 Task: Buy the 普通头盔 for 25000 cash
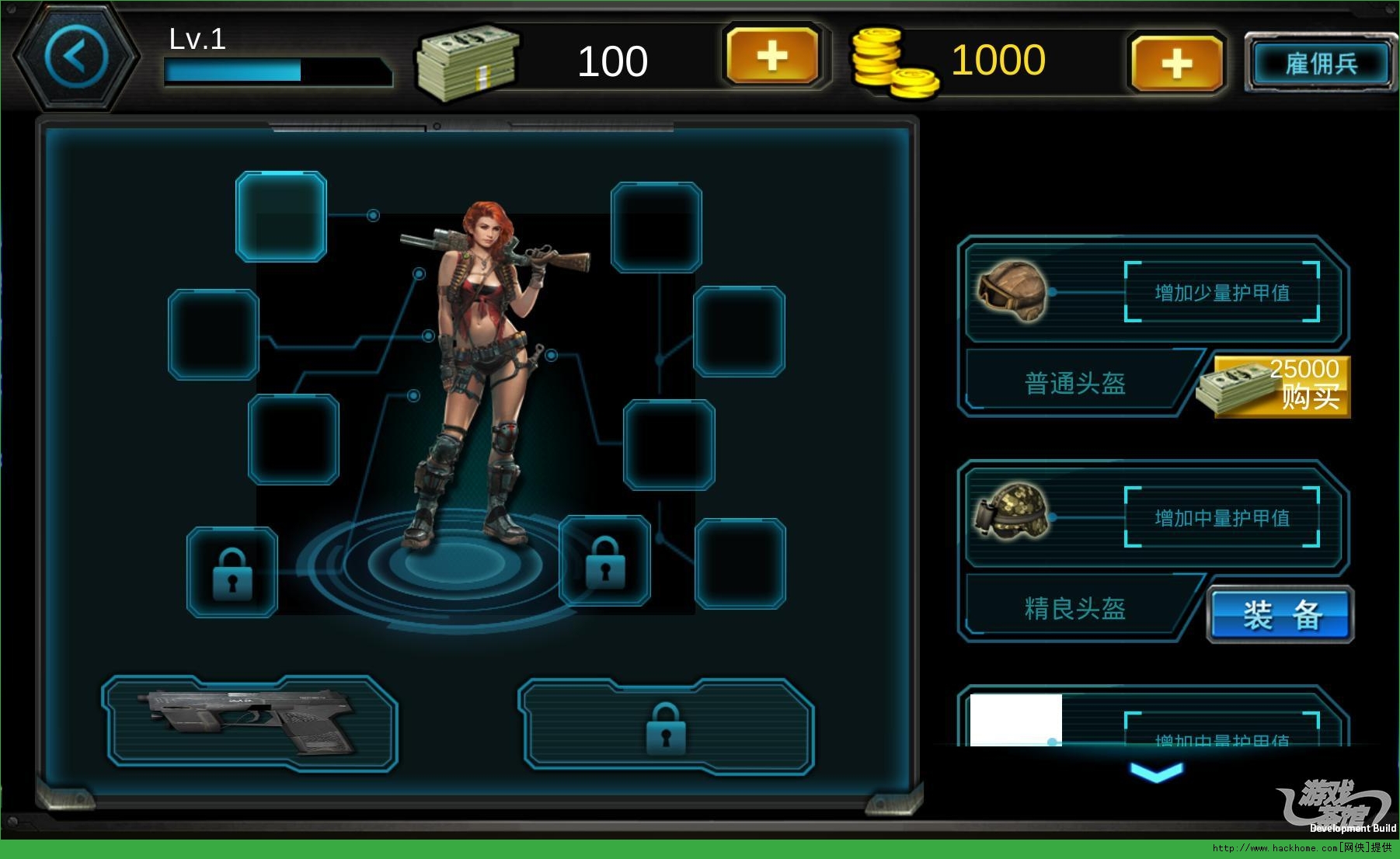1283,386
